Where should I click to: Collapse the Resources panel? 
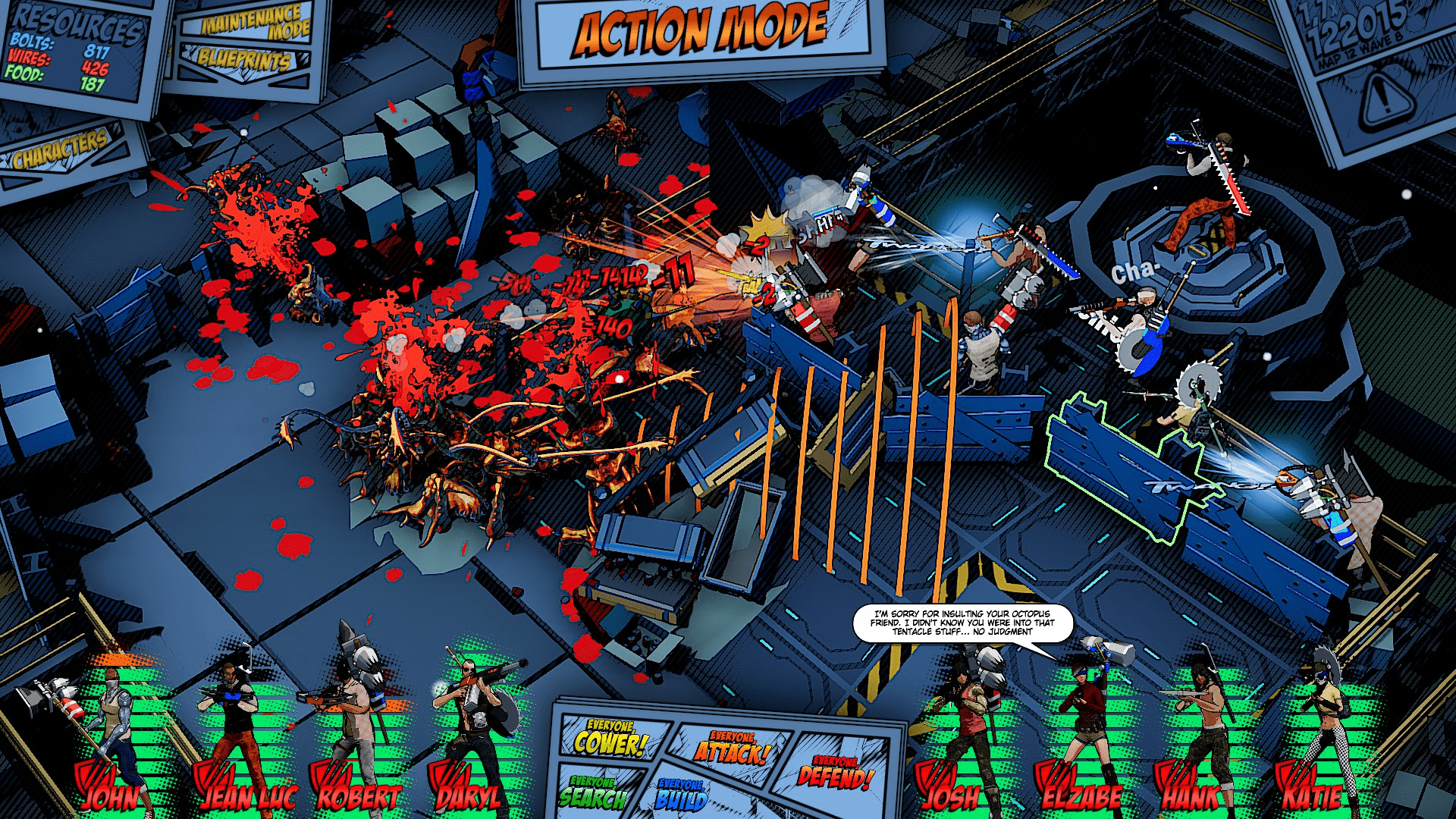click(x=76, y=23)
